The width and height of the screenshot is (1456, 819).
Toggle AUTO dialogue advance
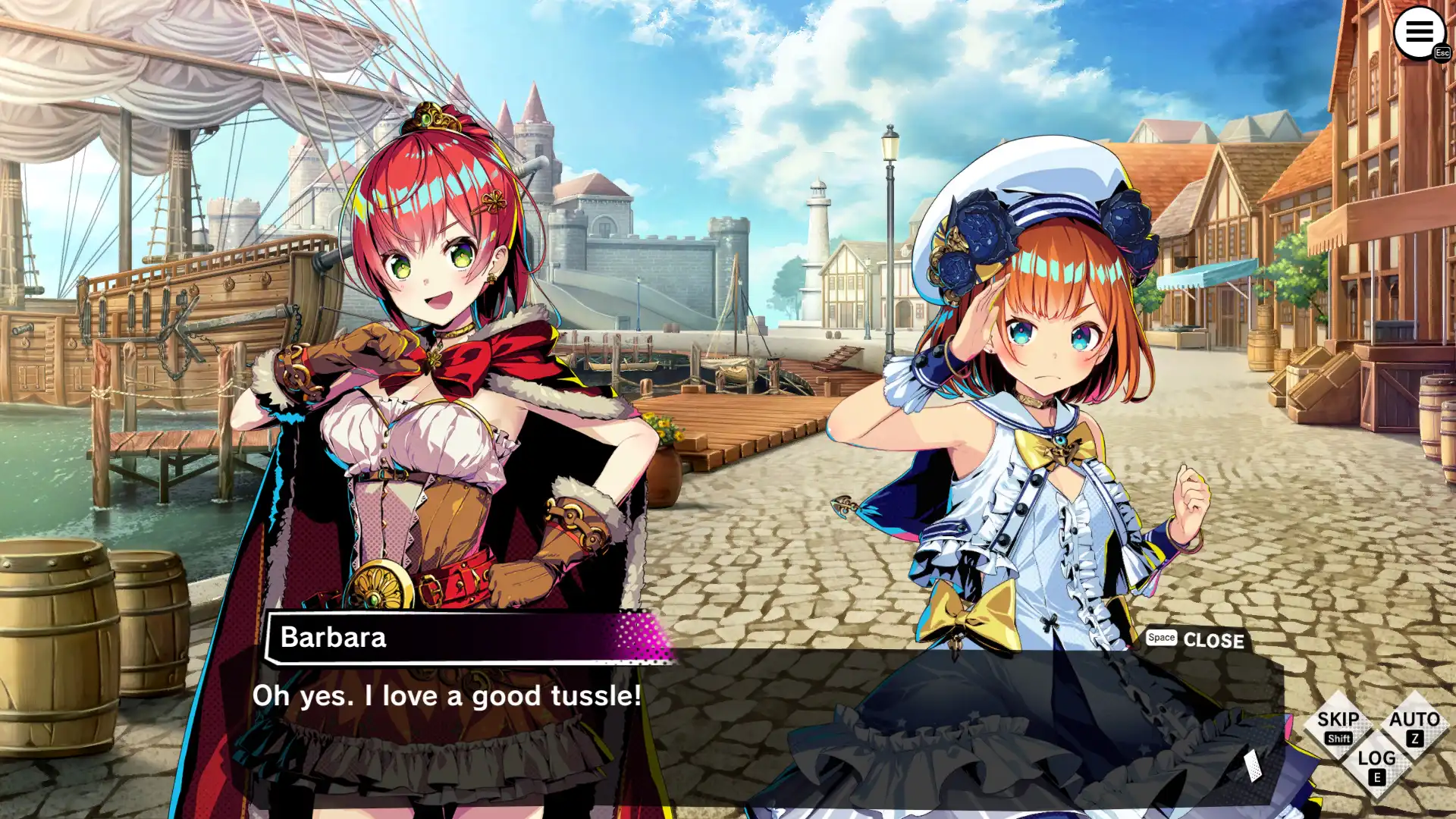point(1414,726)
